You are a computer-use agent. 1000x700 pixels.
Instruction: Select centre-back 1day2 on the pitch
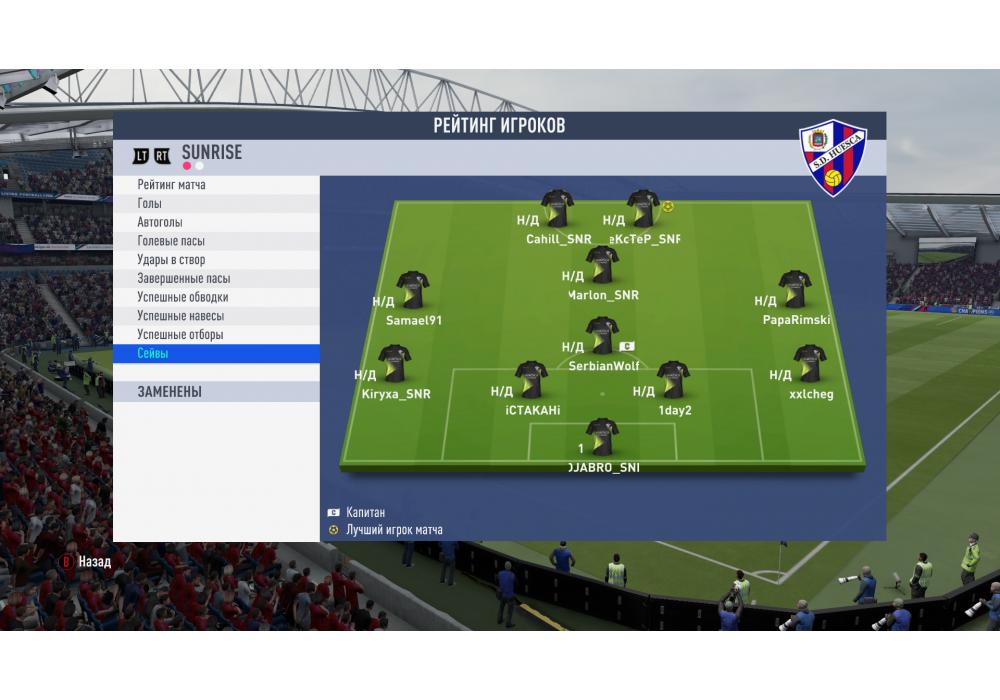(673, 380)
